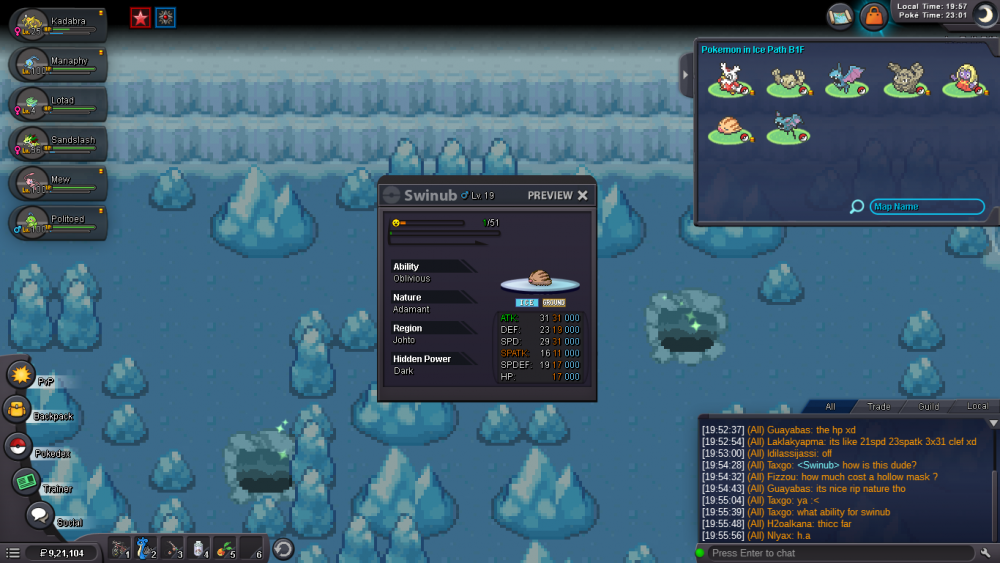Open the Local chat tab
This screenshot has height=563, width=1000.
(977, 406)
